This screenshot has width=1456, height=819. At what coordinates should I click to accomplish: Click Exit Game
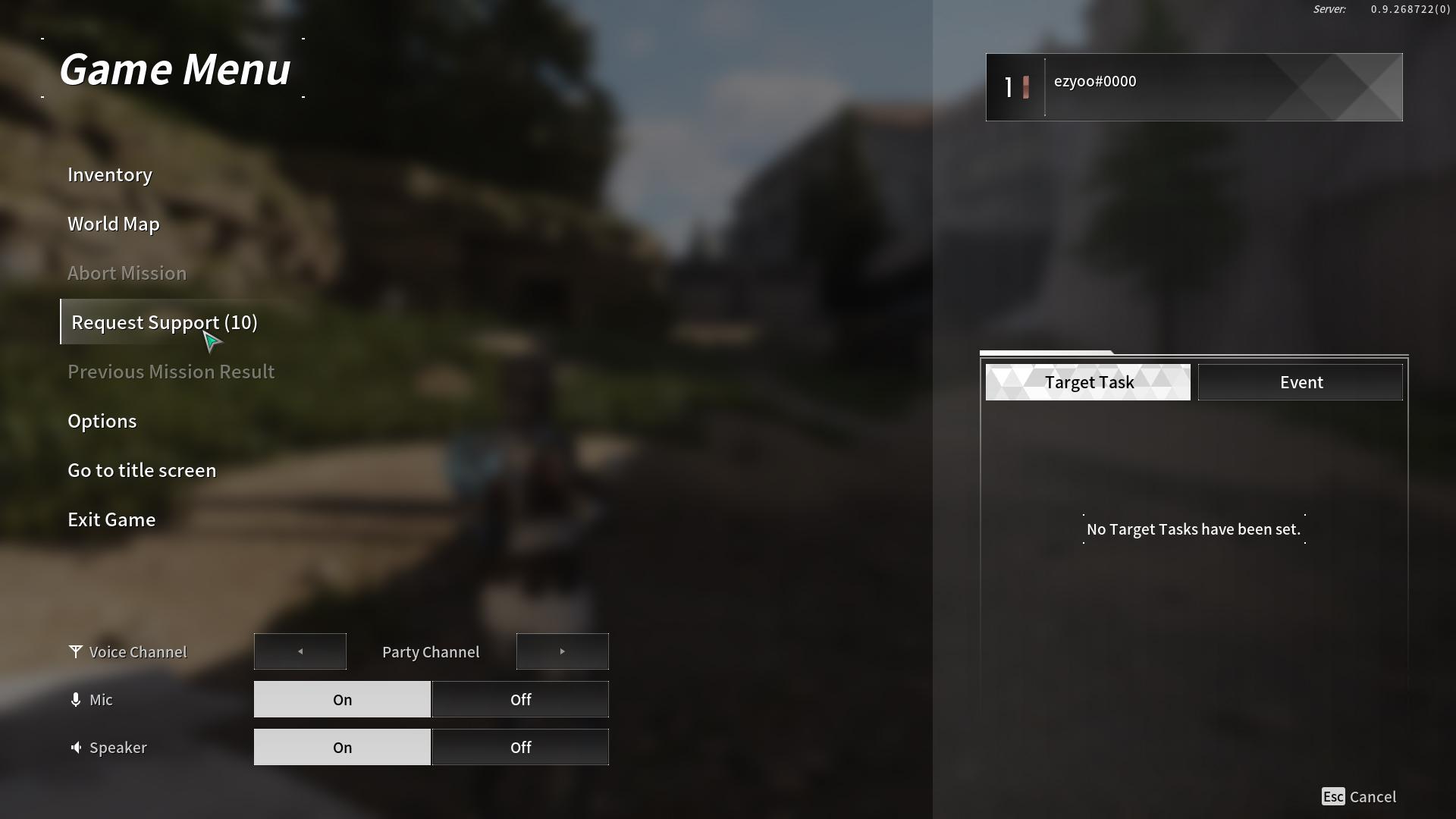[111, 519]
